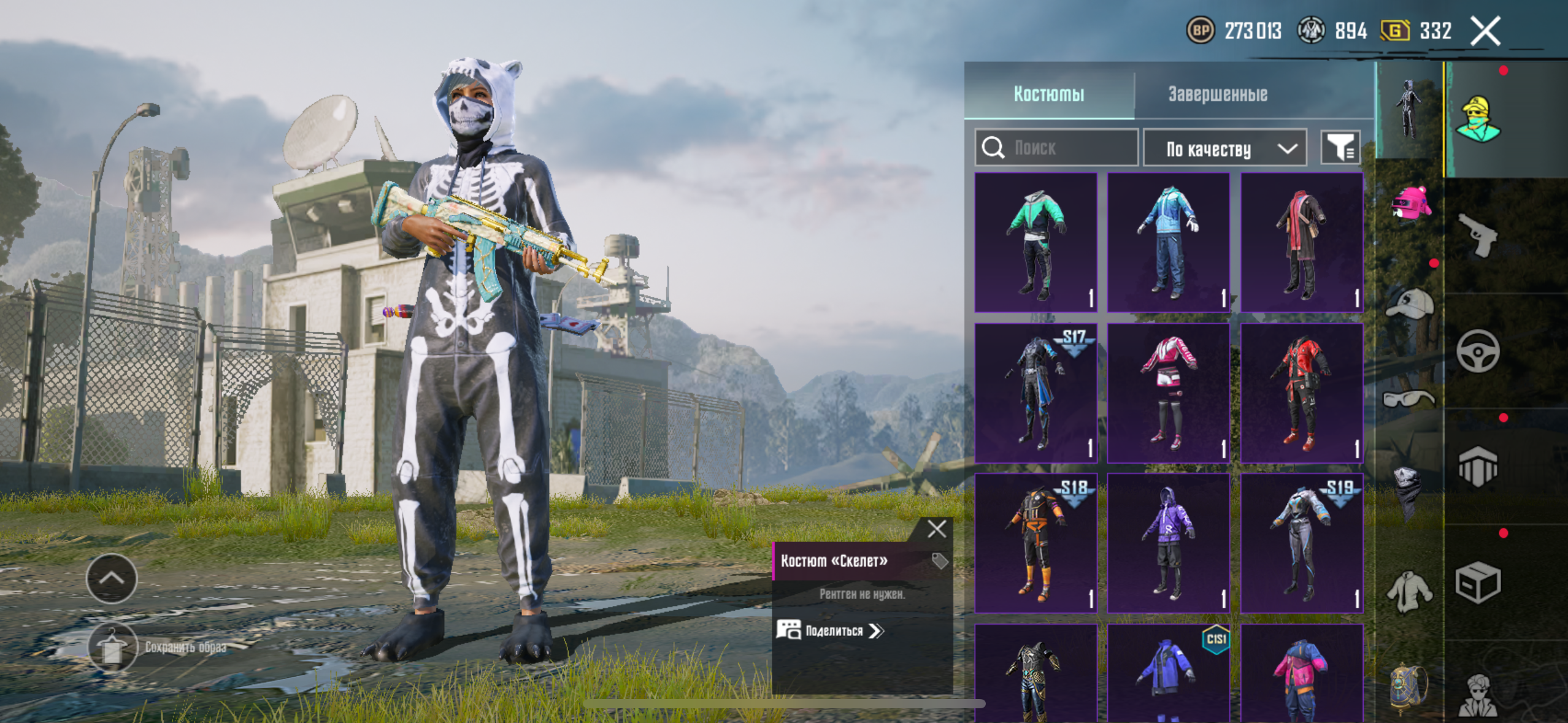
Task: Switch to the Костюмы tab
Action: click(1048, 94)
